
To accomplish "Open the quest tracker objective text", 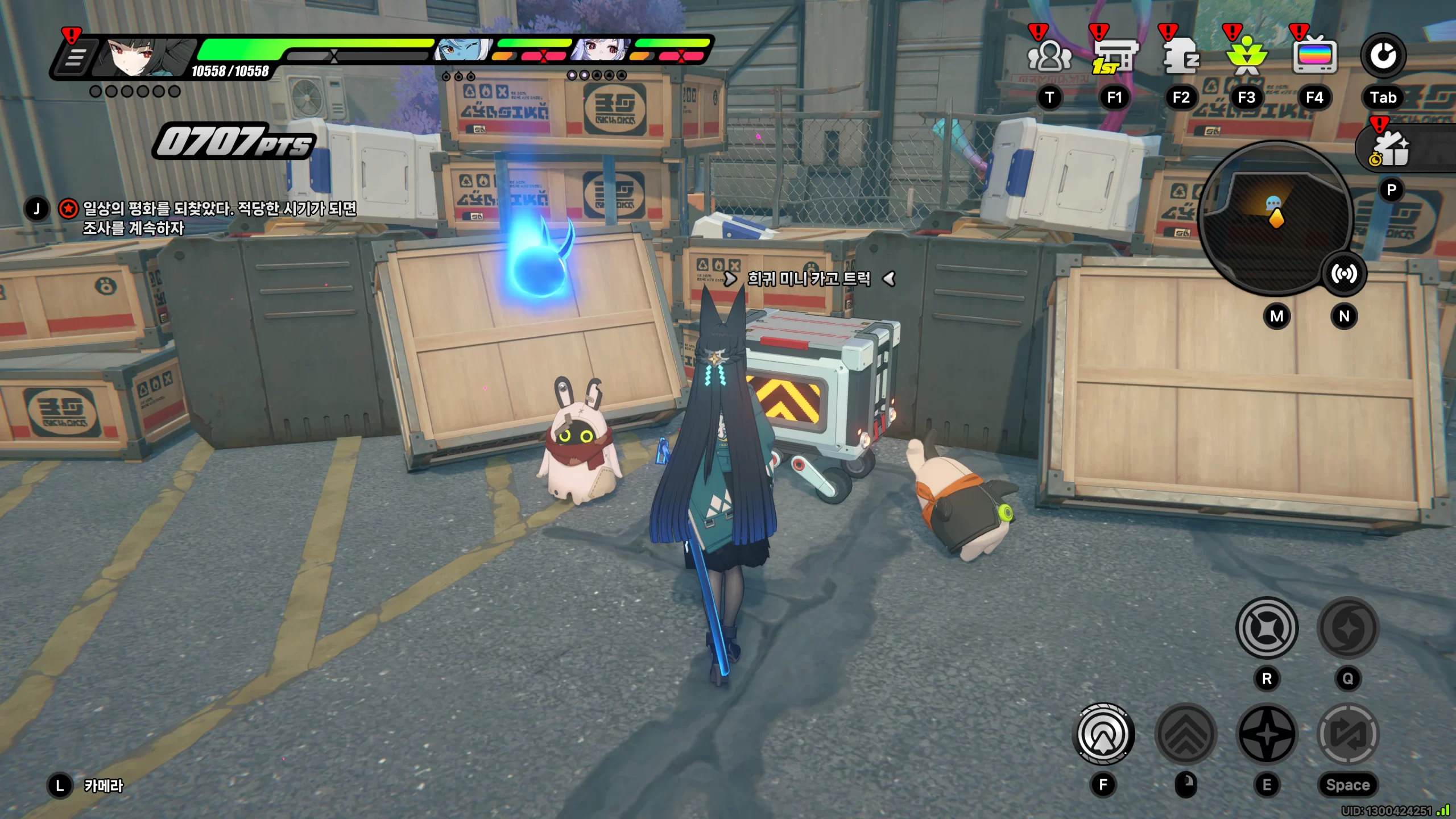I will click(219, 218).
